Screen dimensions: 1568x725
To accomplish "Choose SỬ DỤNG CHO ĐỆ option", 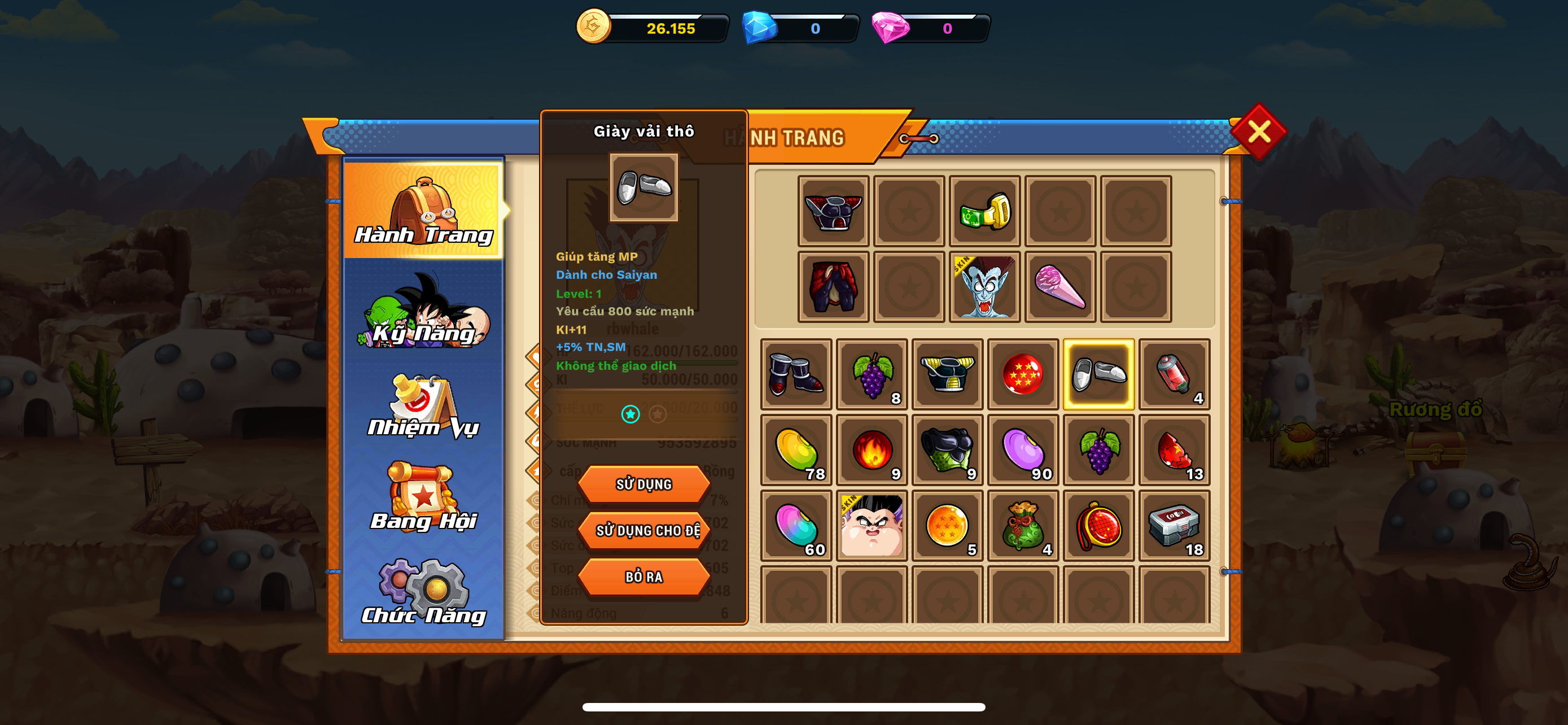I will click(x=646, y=531).
